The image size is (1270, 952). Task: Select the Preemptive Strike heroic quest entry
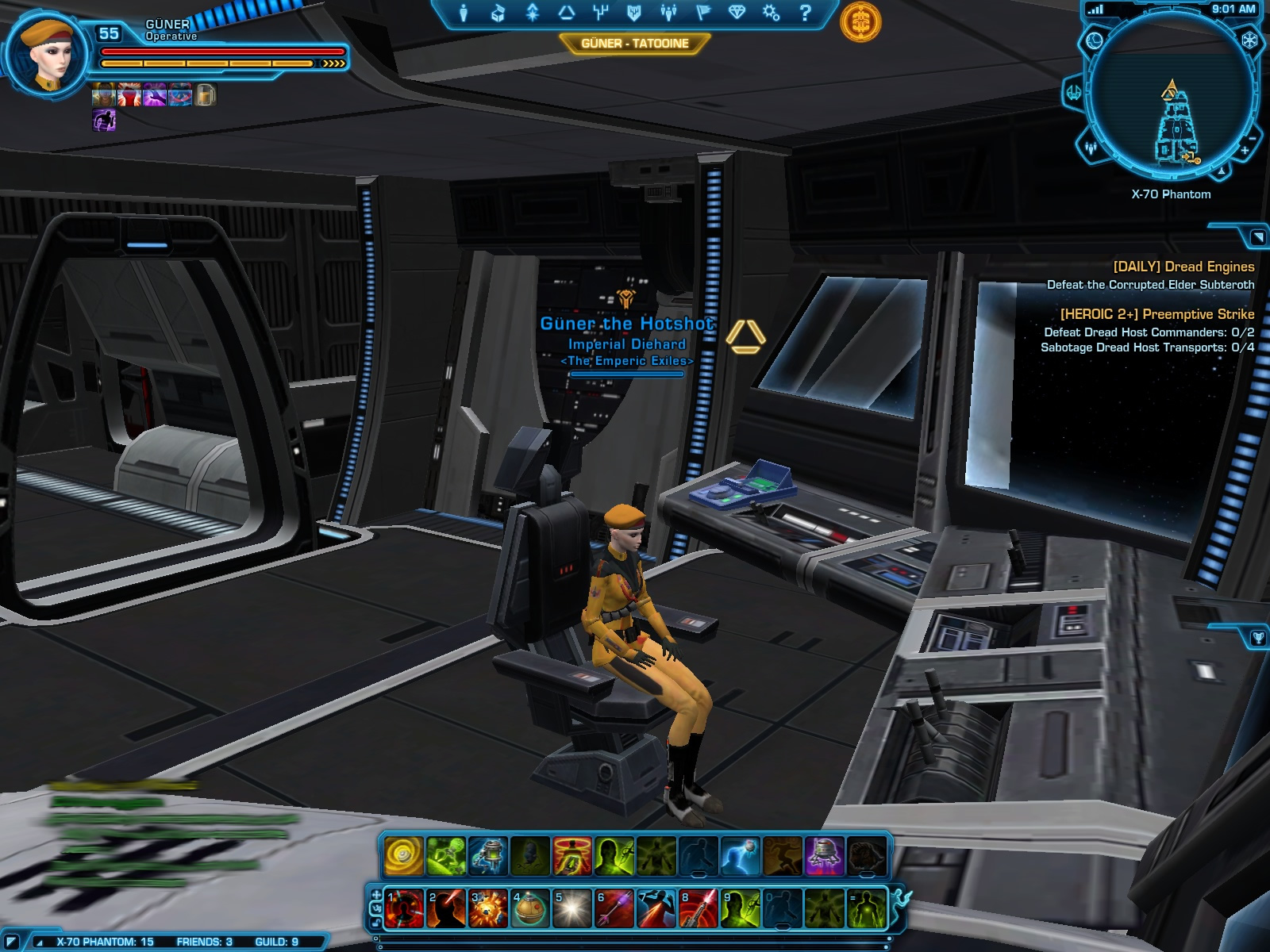coord(1156,314)
